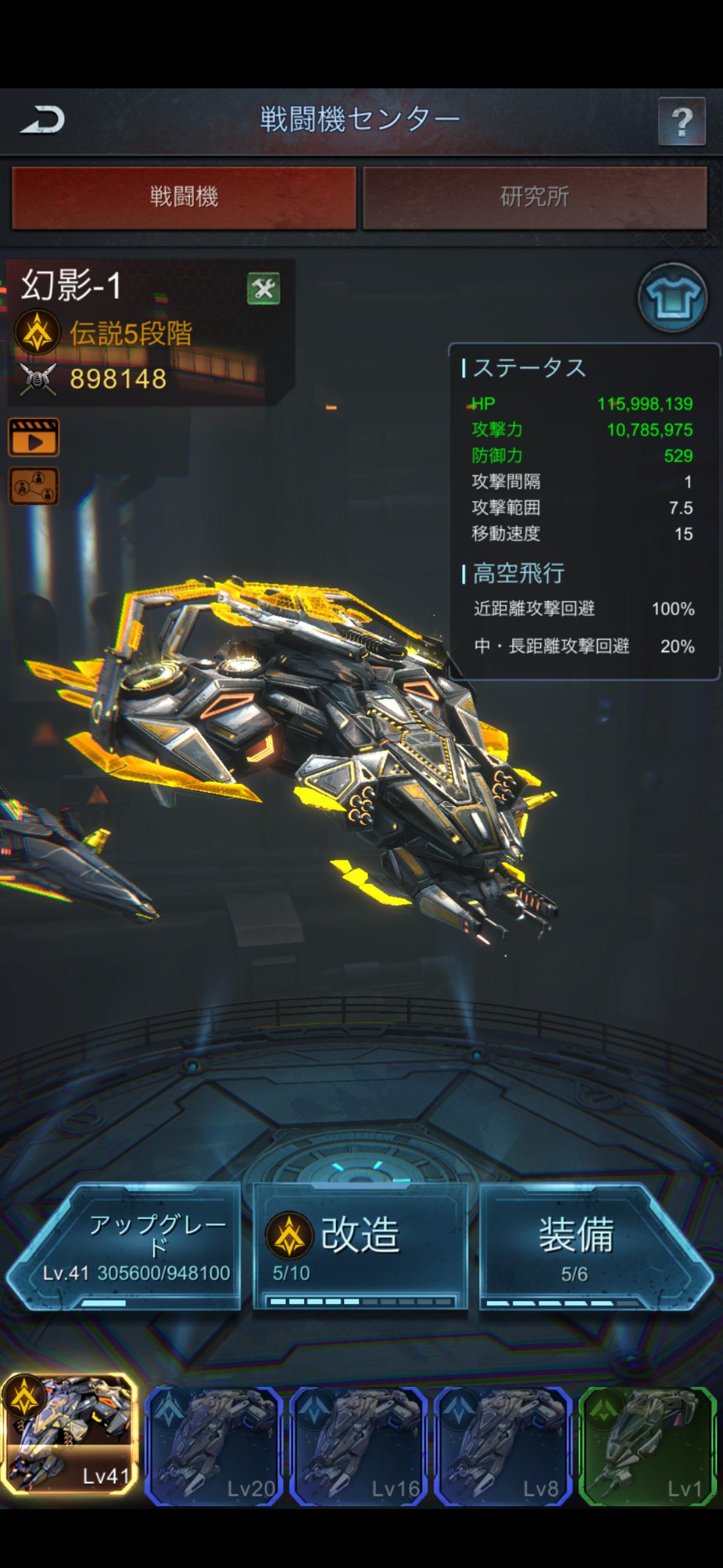
Task: Open the アップグレード upgrade panel
Action: 132,1247
